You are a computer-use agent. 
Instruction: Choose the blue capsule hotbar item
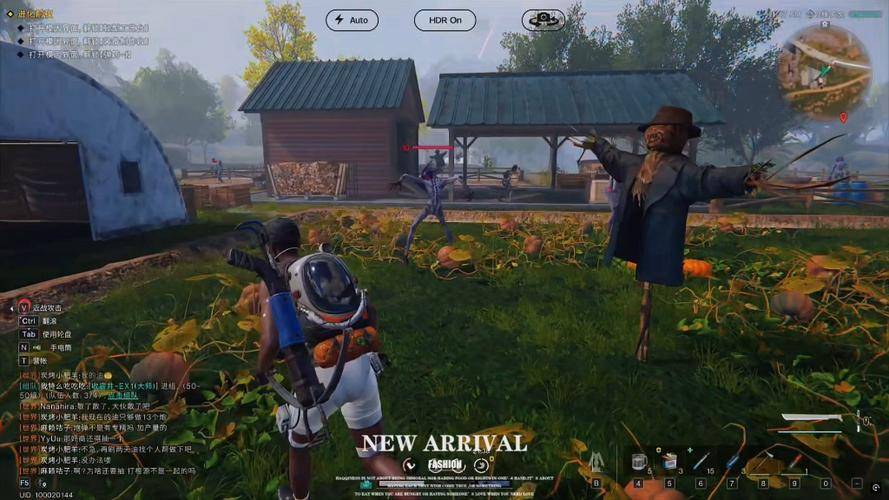(x=732, y=462)
